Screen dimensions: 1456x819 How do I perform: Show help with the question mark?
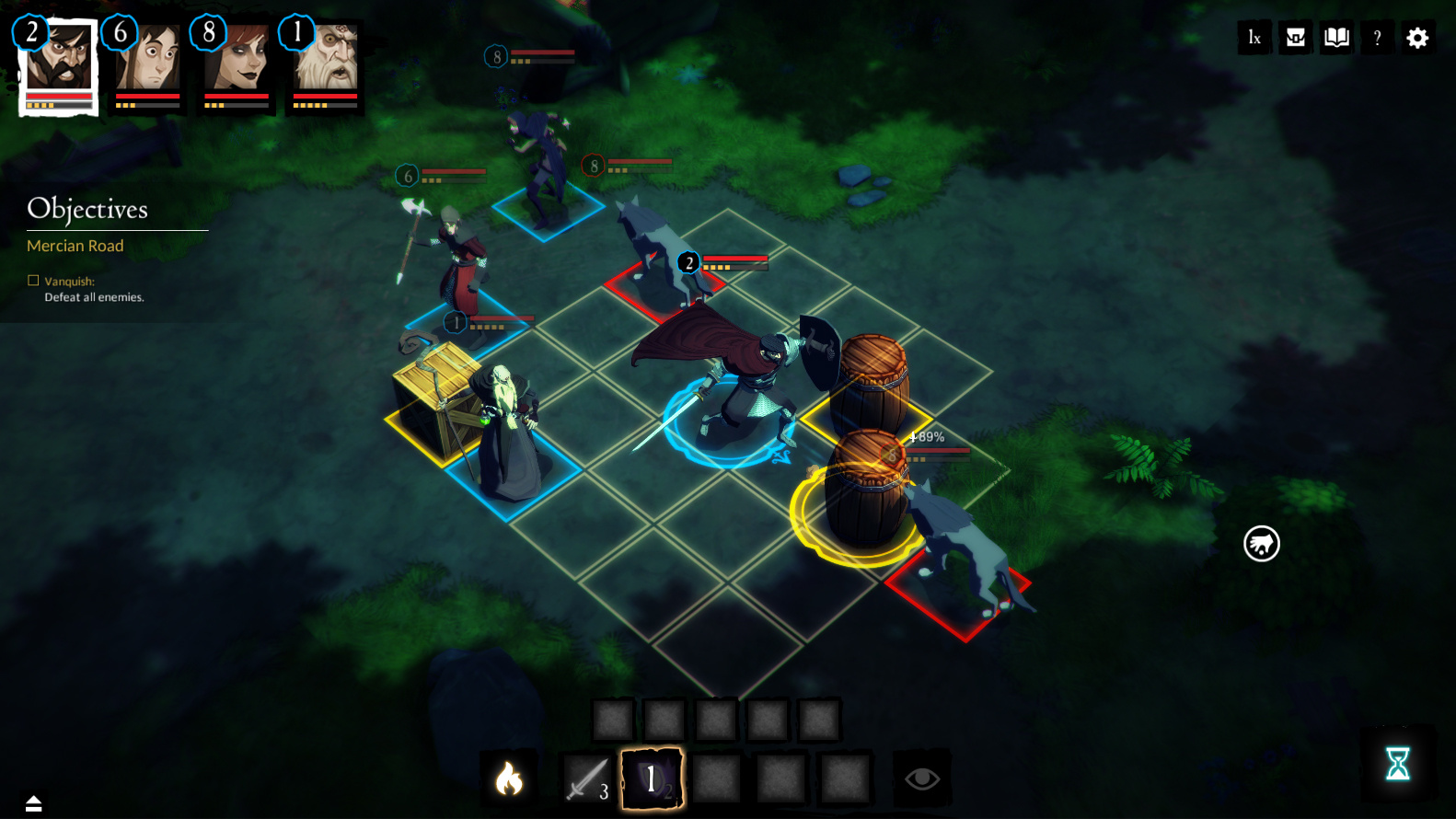[x=1377, y=38]
